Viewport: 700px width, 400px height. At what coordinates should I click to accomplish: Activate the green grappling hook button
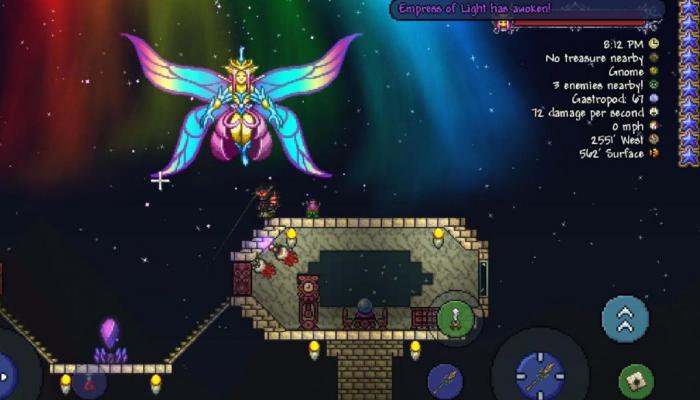click(455, 318)
